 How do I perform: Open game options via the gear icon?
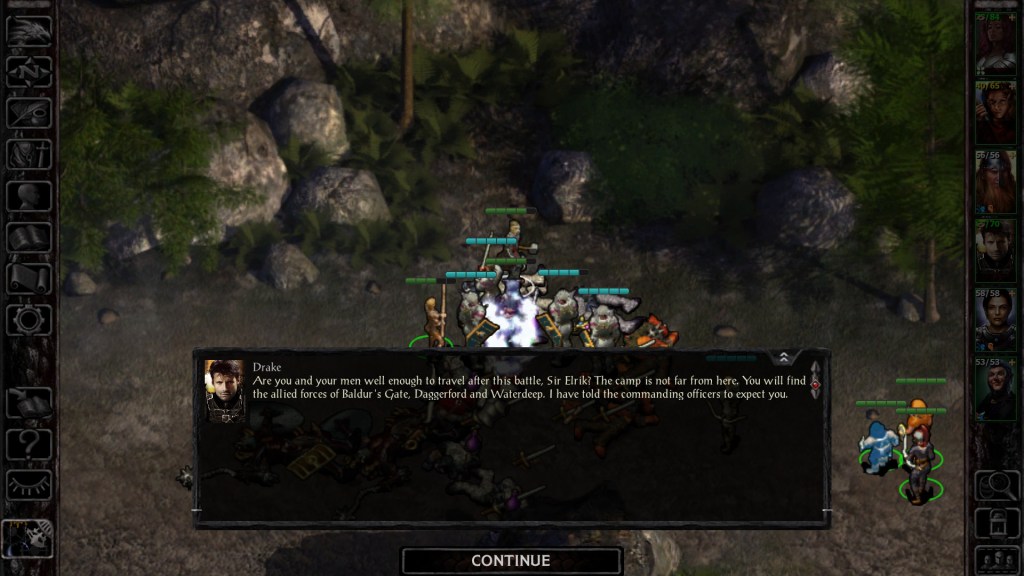pyautogui.click(x=29, y=320)
